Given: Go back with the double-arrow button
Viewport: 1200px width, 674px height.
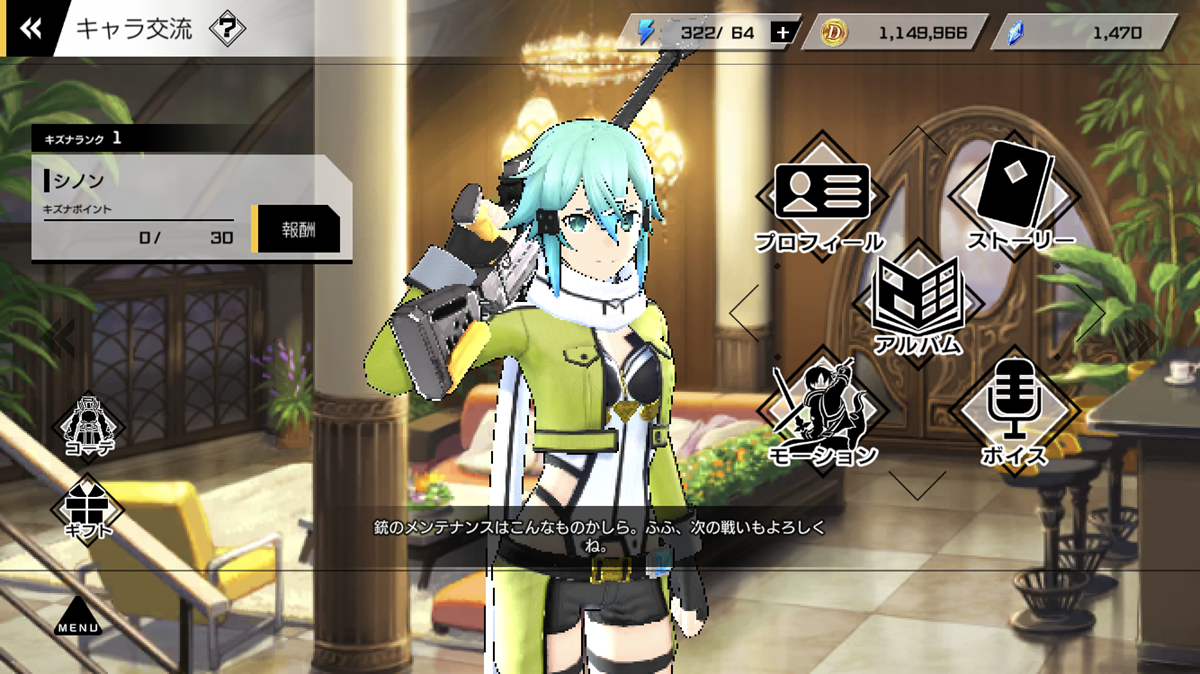Looking at the screenshot, I should tap(31, 28).
